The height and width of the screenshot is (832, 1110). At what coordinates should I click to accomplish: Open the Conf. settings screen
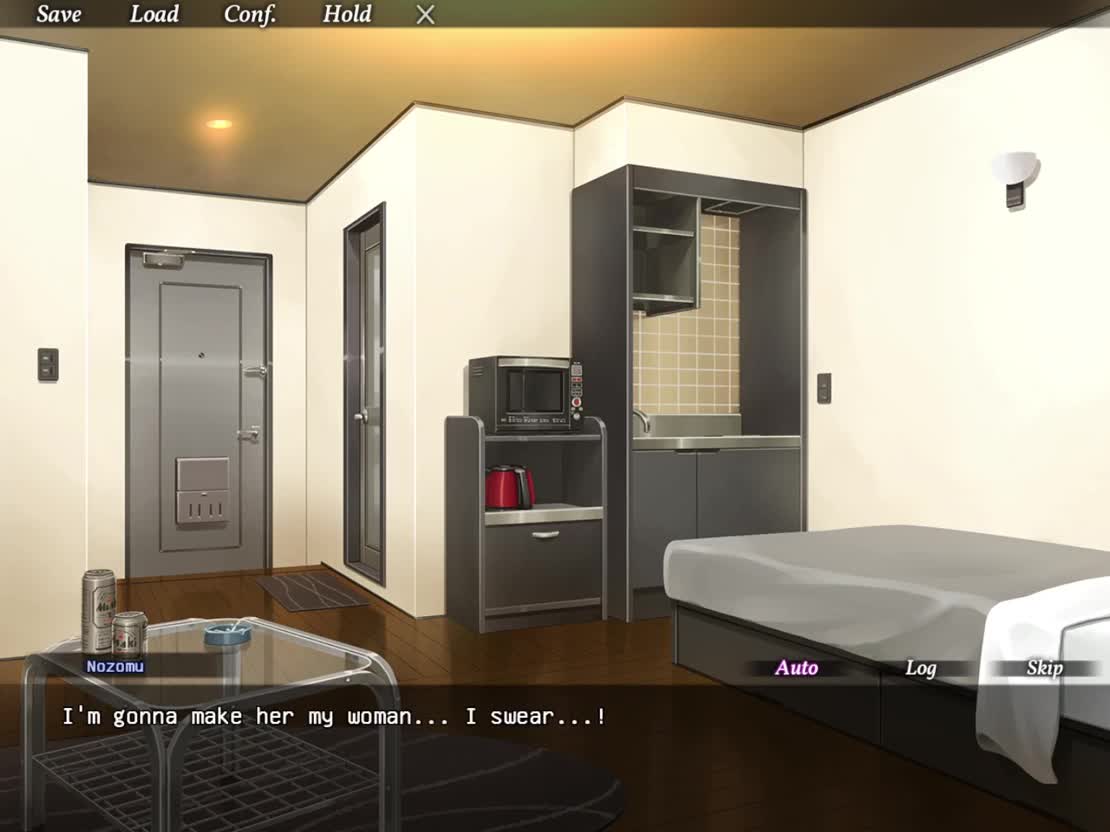[x=250, y=14]
